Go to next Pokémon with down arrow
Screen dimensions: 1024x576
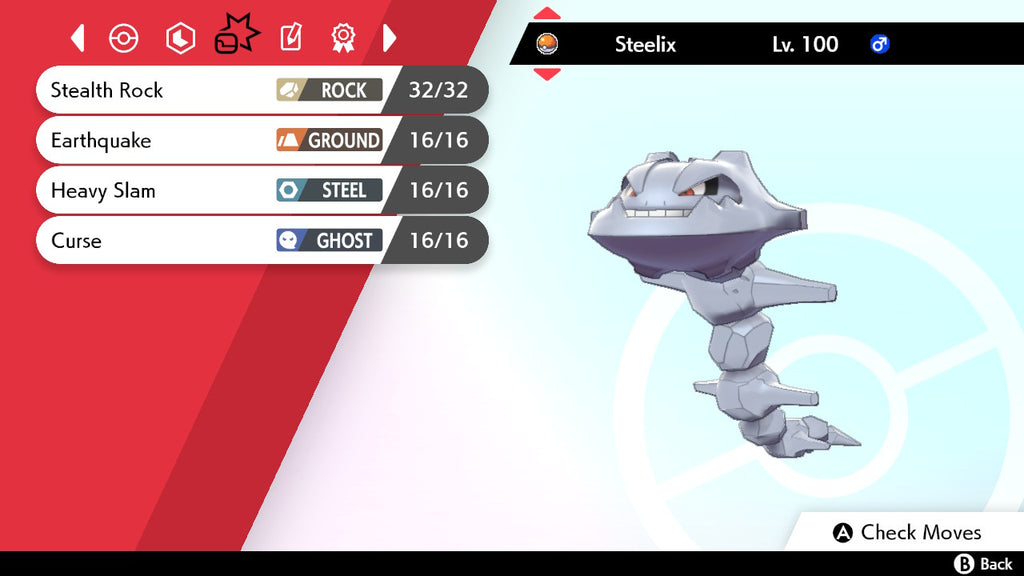pos(547,74)
